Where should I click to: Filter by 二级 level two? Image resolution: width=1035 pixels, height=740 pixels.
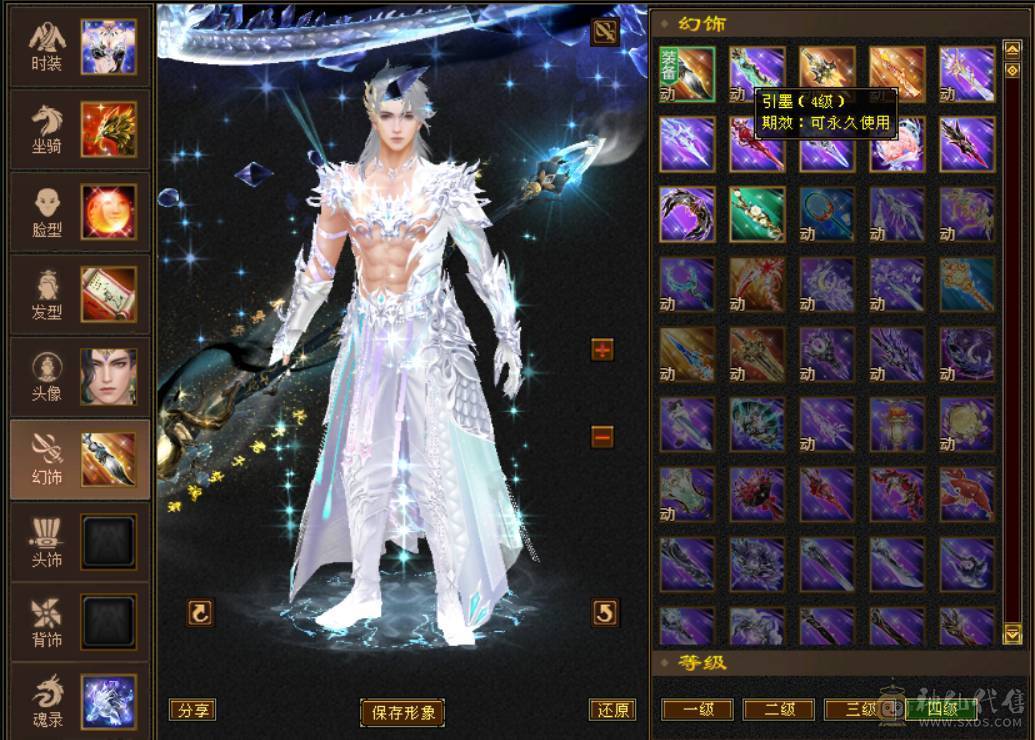coord(779,710)
